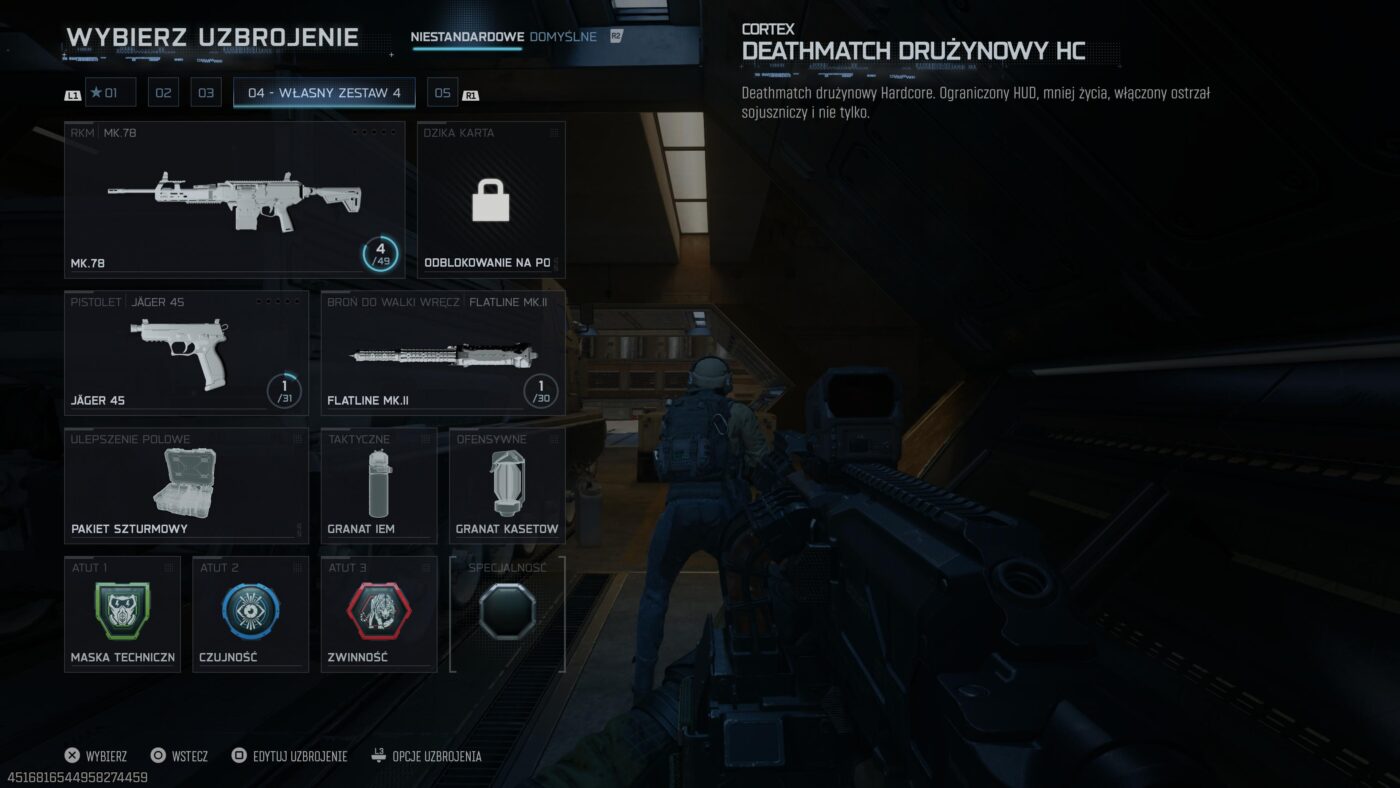Switch to loadout tab 05

443,93
